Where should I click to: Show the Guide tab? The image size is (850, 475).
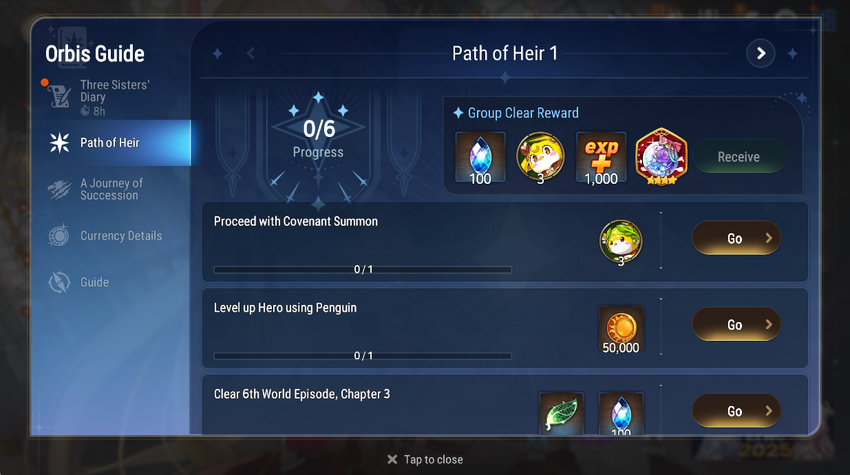click(x=94, y=282)
